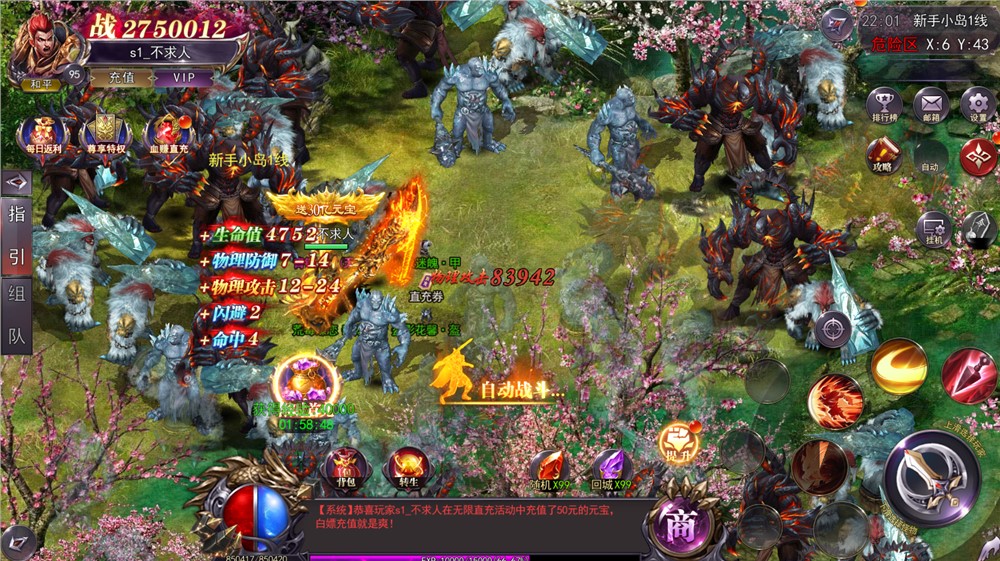Open the 转生 rebirth menu
This screenshot has width=1000, height=561.
click(x=409, y=467)
